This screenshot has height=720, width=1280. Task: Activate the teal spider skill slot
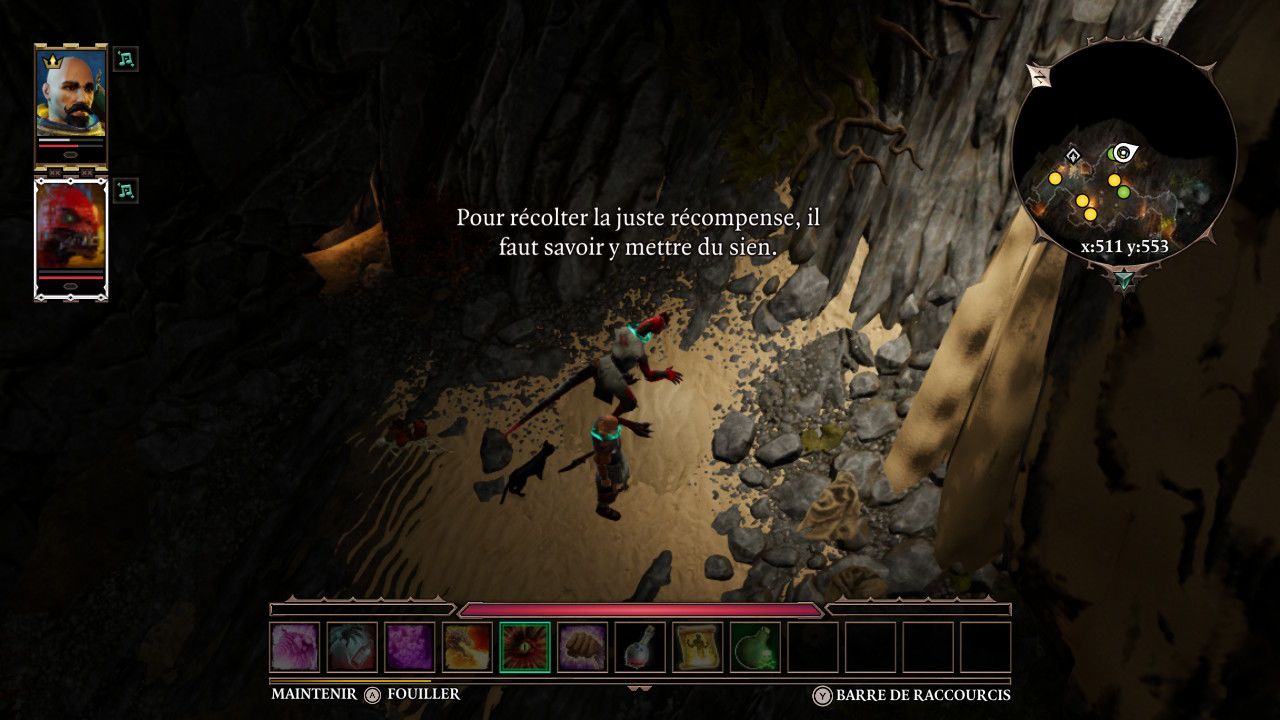pos(353,647)
